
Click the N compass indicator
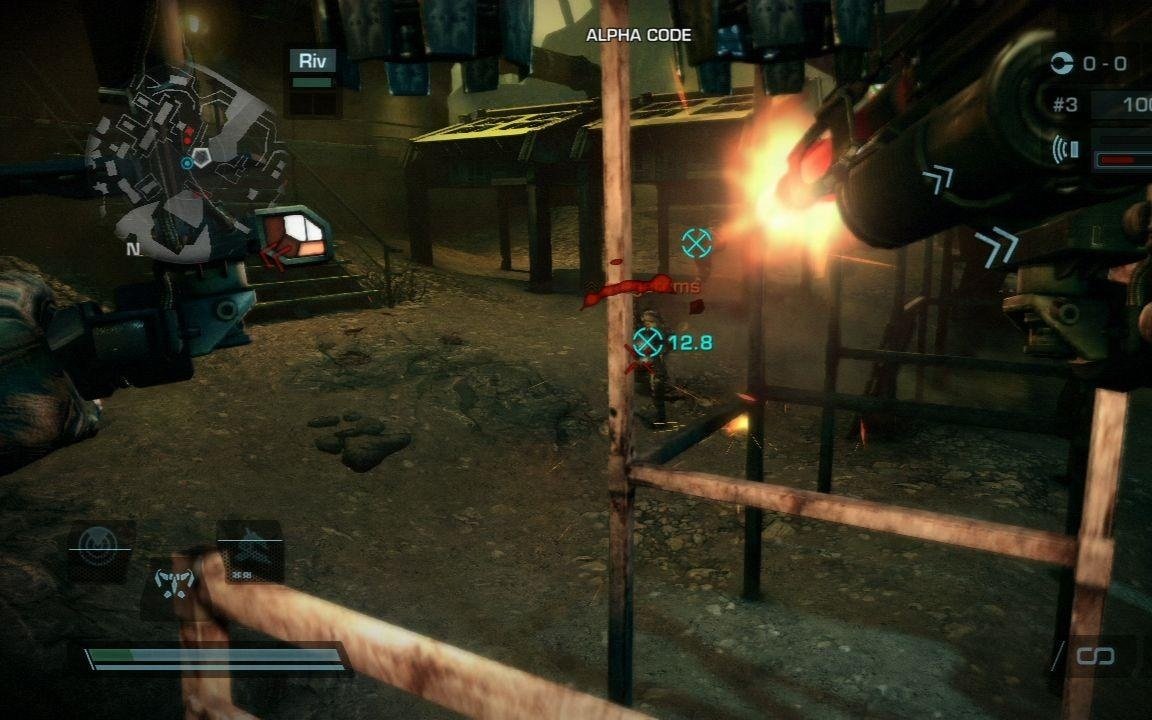(132, 249)
